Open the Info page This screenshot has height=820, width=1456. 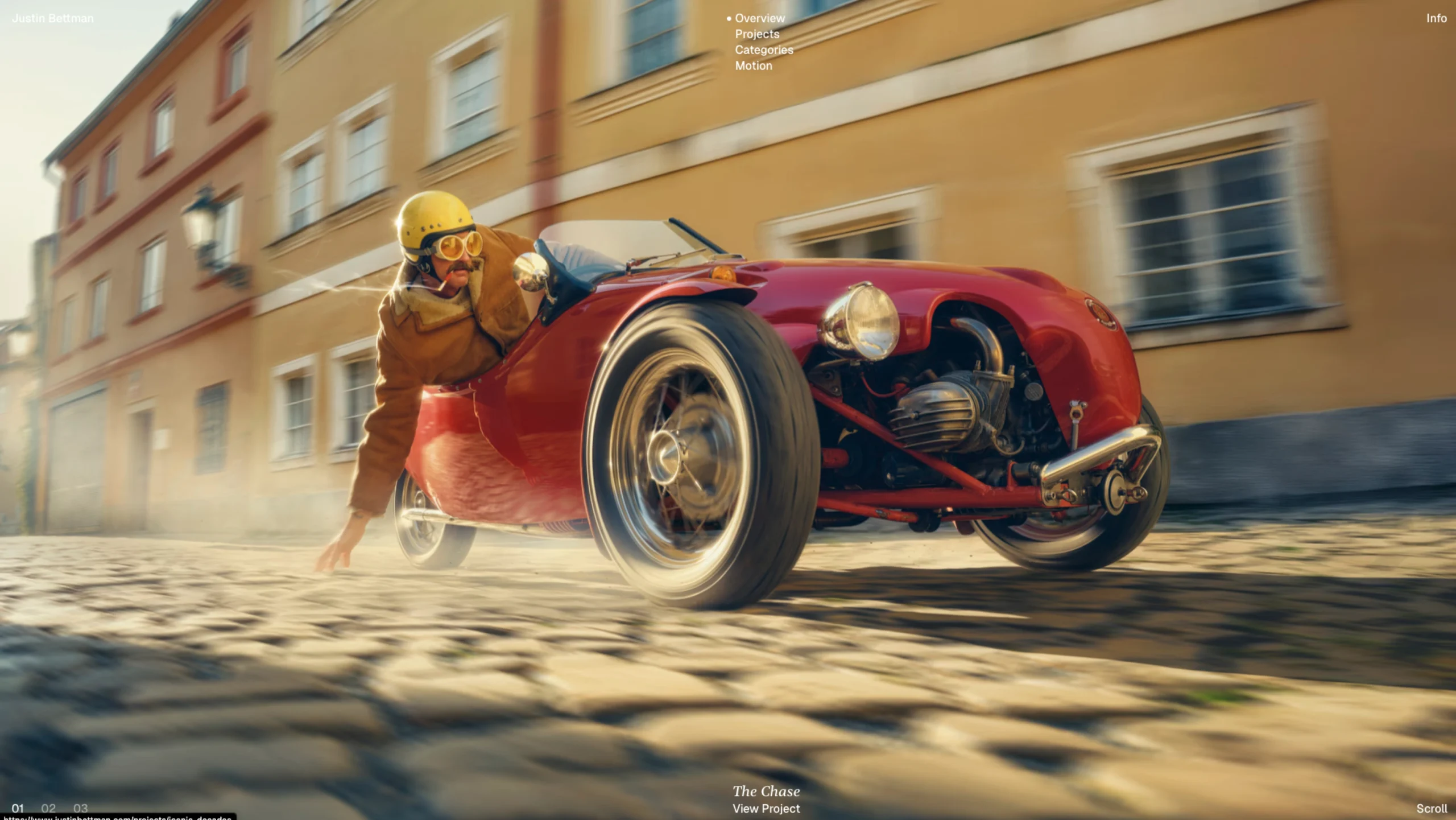click(x=1436, y=18)
